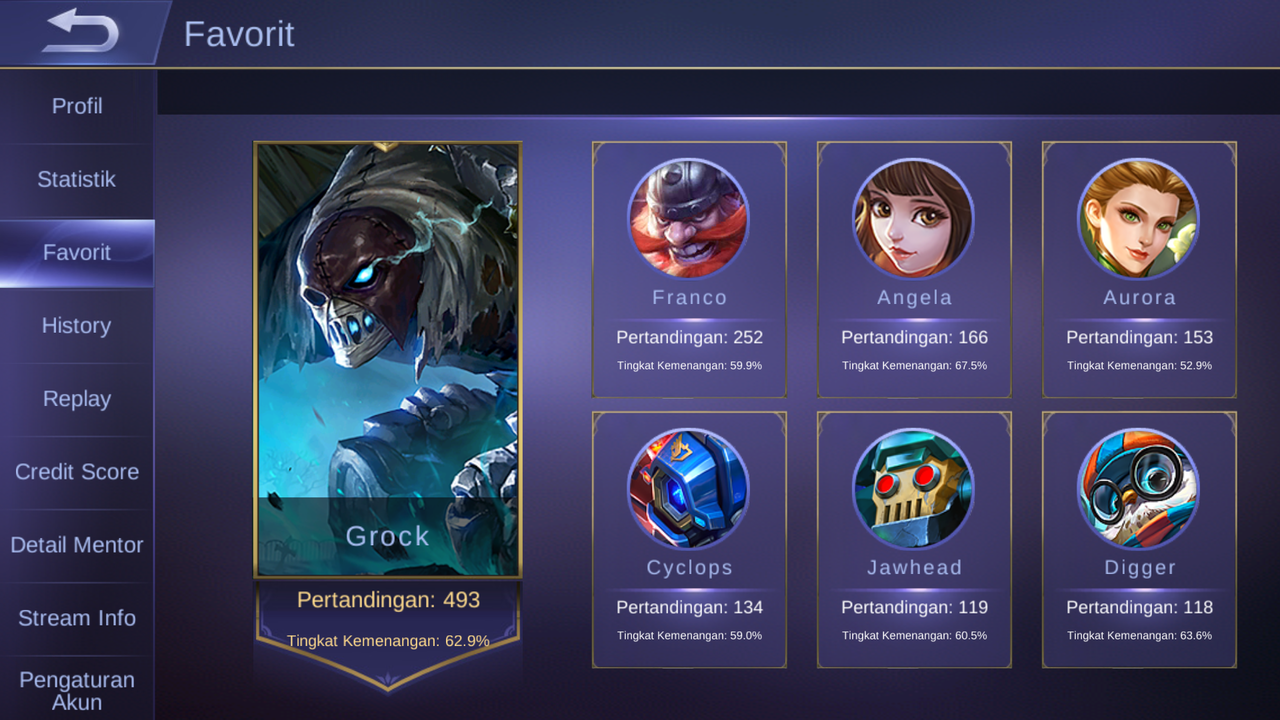Choose the Franco hero tile
The image size is (1280, 720).
[x=689, y=270]
